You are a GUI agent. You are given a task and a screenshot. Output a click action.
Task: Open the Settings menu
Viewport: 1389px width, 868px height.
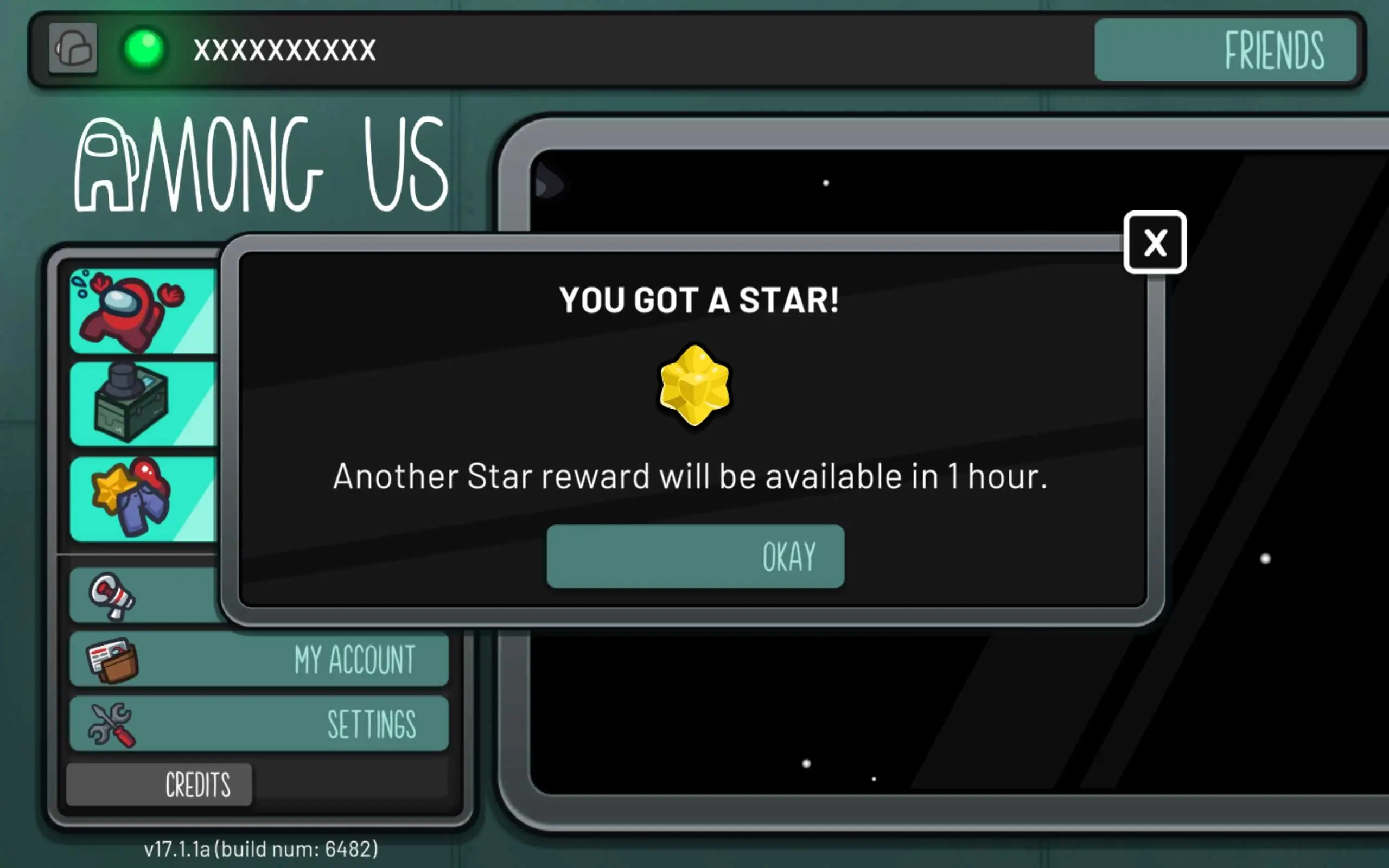click(258, 723)
